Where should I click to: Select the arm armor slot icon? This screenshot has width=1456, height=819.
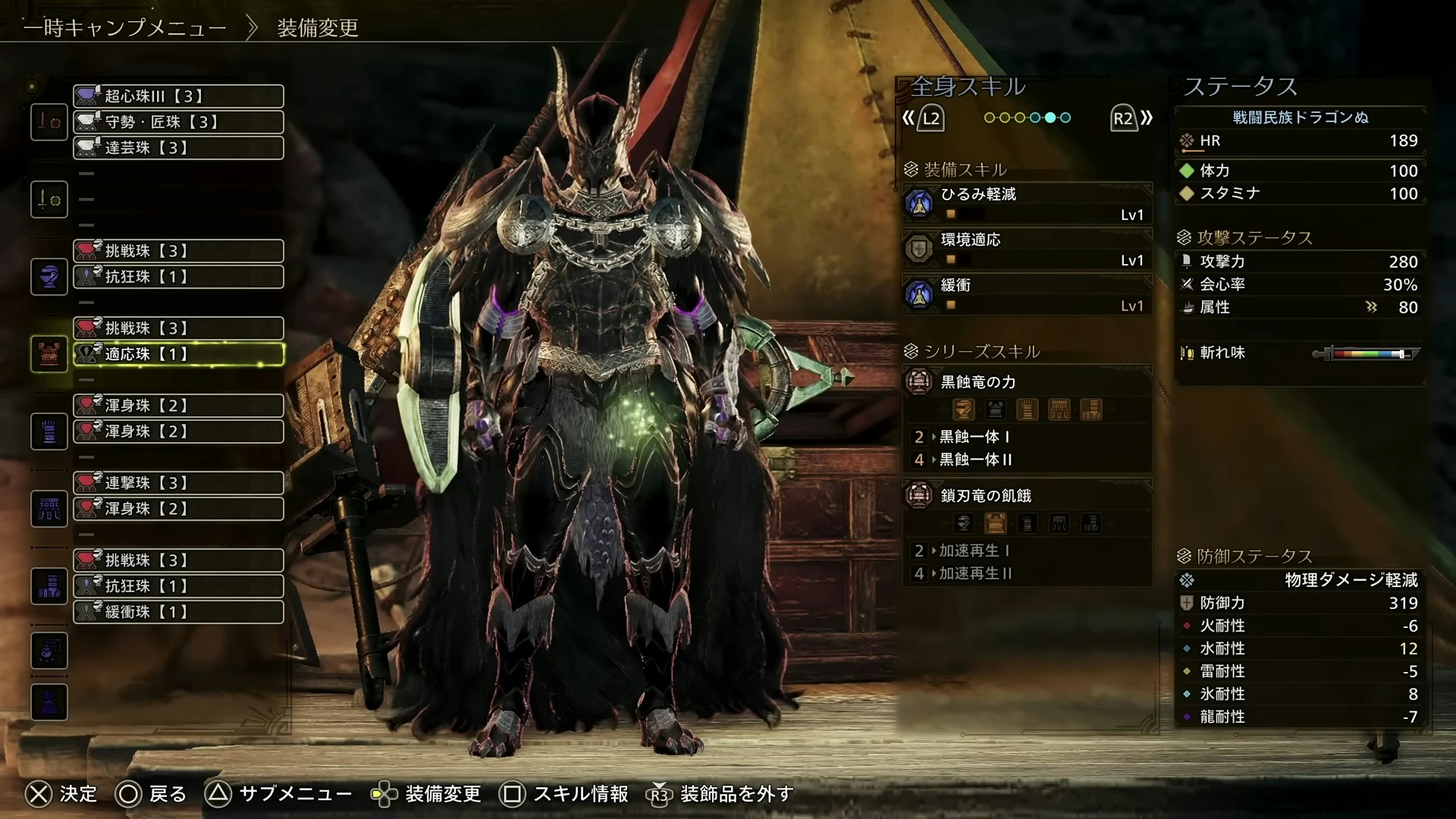(49, 431)
